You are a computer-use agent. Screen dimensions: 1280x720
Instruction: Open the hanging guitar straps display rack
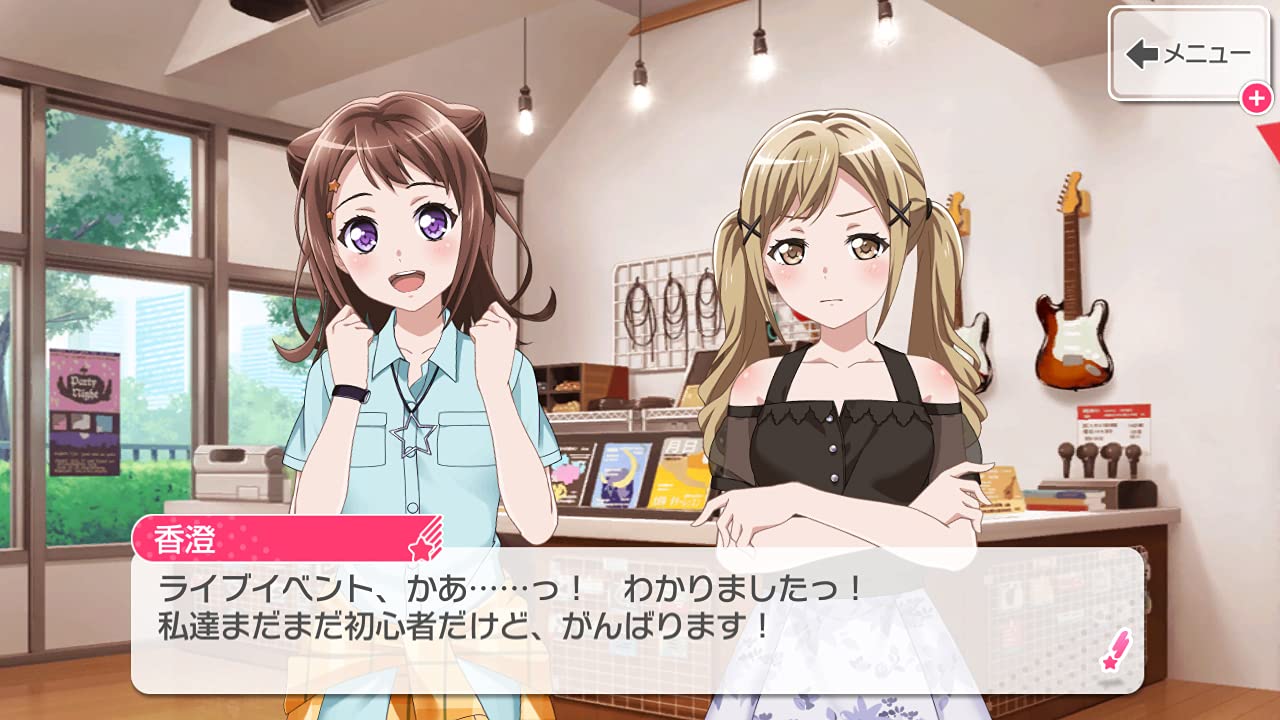pyautogui.click(x=662, y=310)
